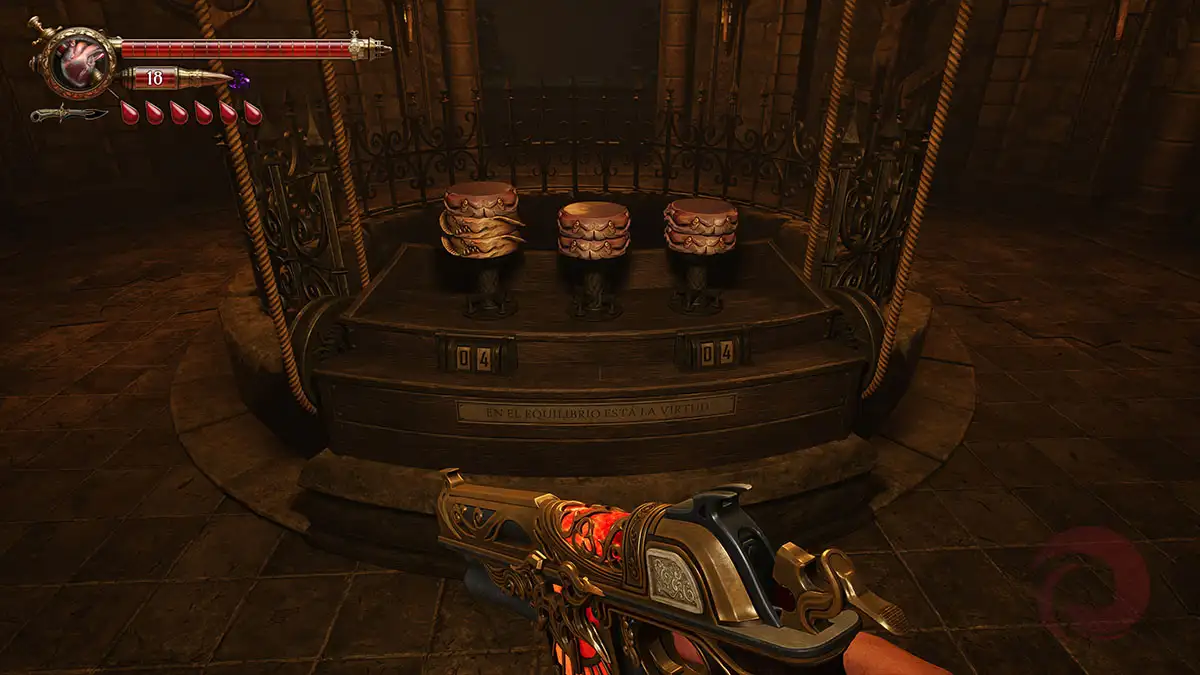Select the knife weapon icon
Viewport: 1200px width, 675px height.
pos(68,113)
